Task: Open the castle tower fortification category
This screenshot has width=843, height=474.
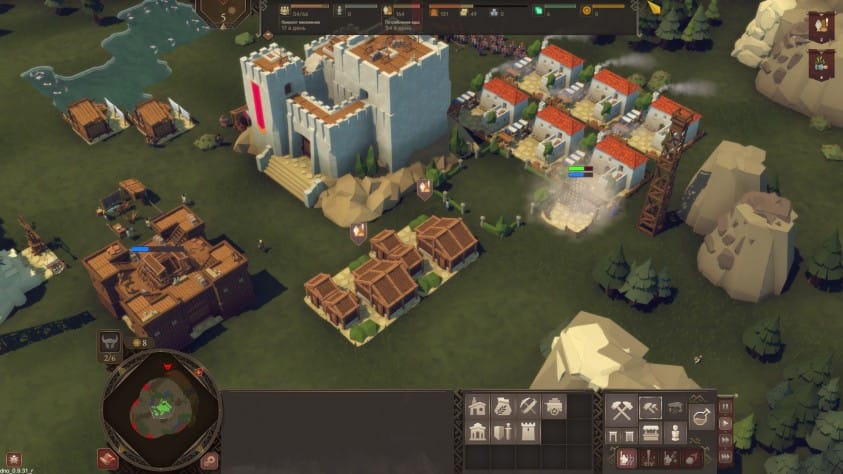Action: 528,432
